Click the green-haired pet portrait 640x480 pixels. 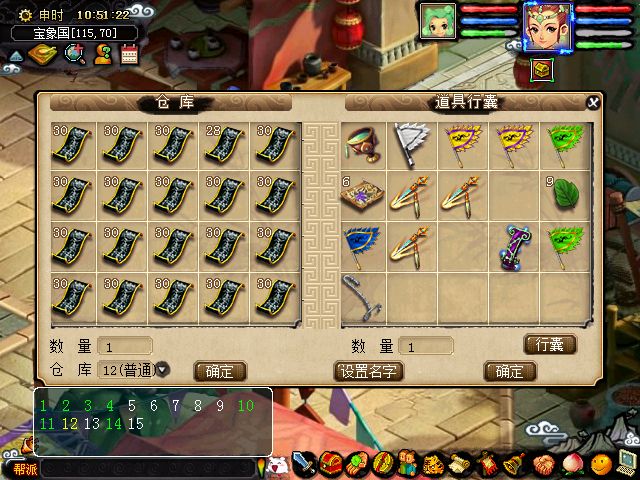[438, 22]
